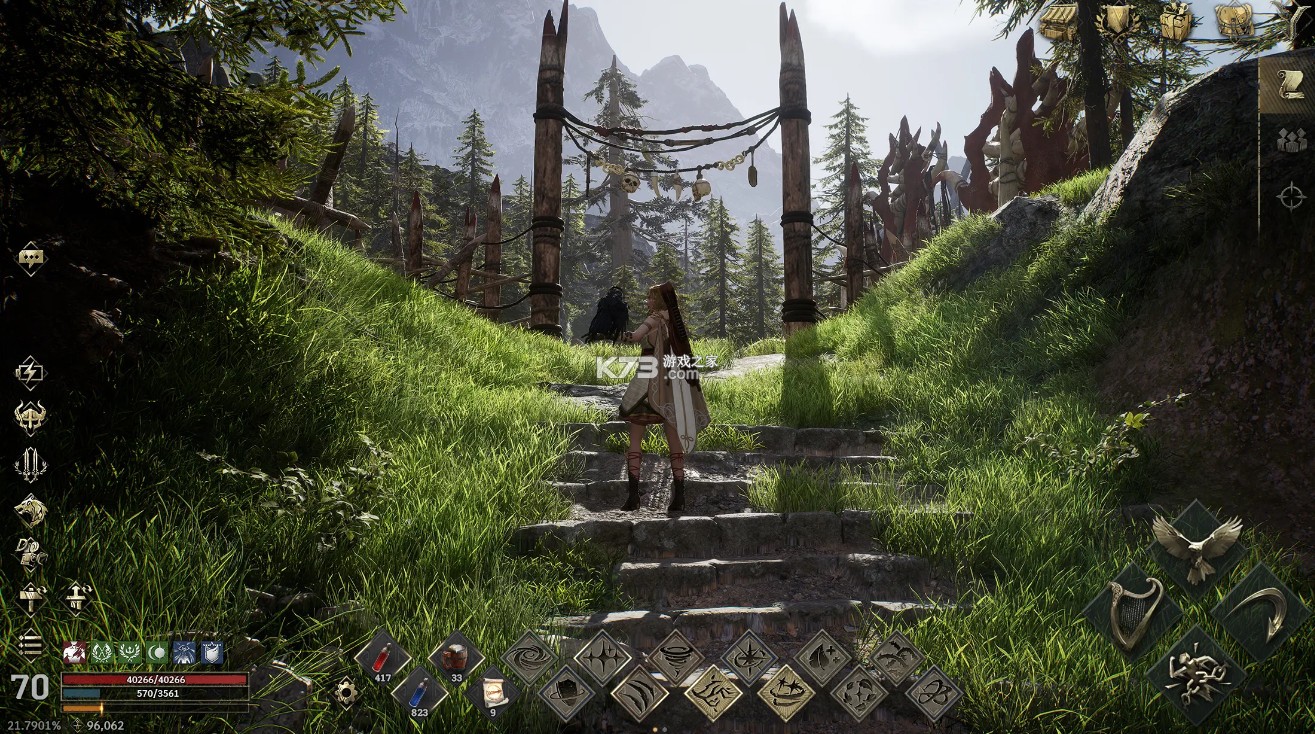Use the red health potion slot
1315x734 pixels.
(382, 657)
